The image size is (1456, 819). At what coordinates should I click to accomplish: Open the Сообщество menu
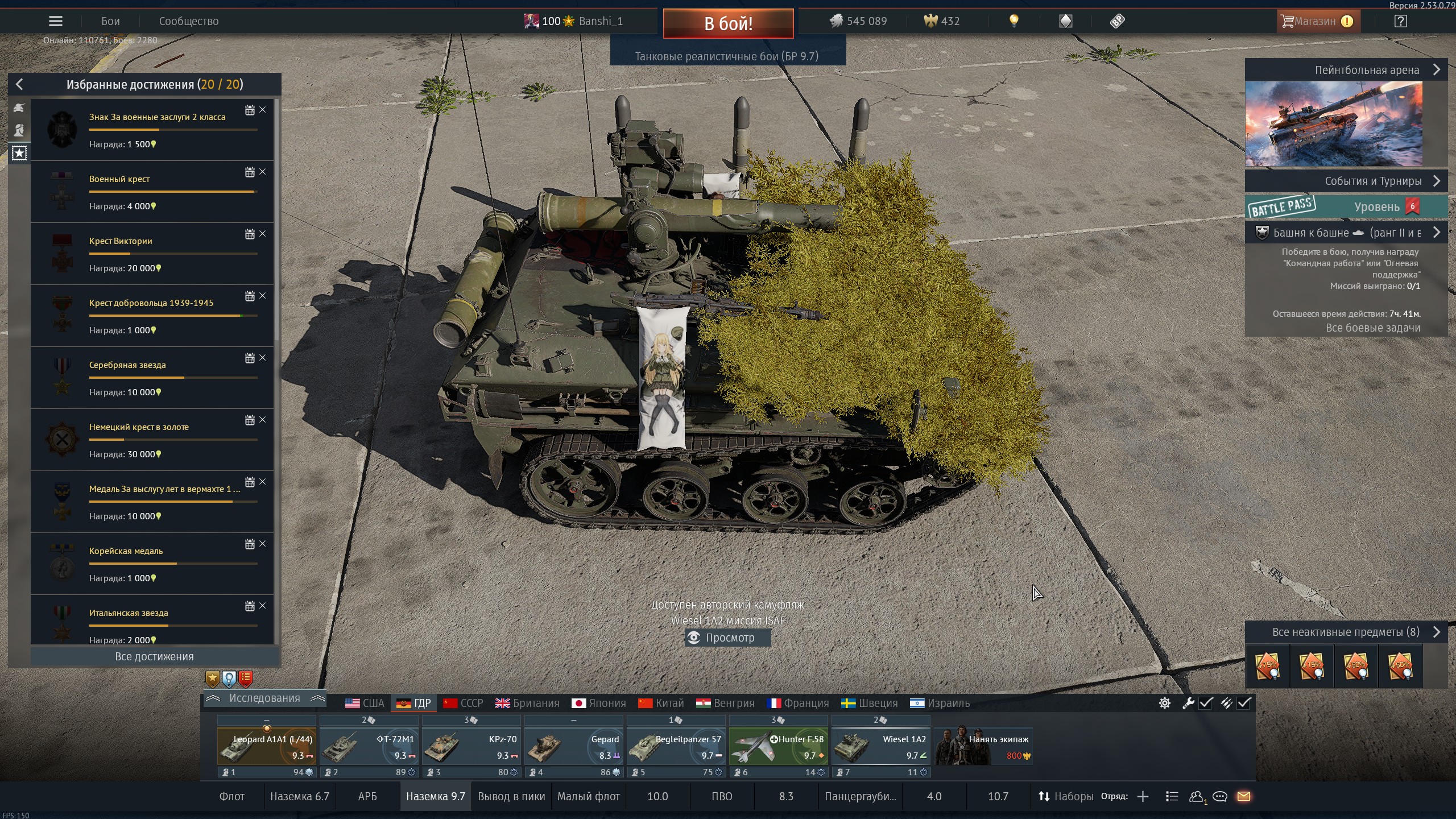[188, 22]
